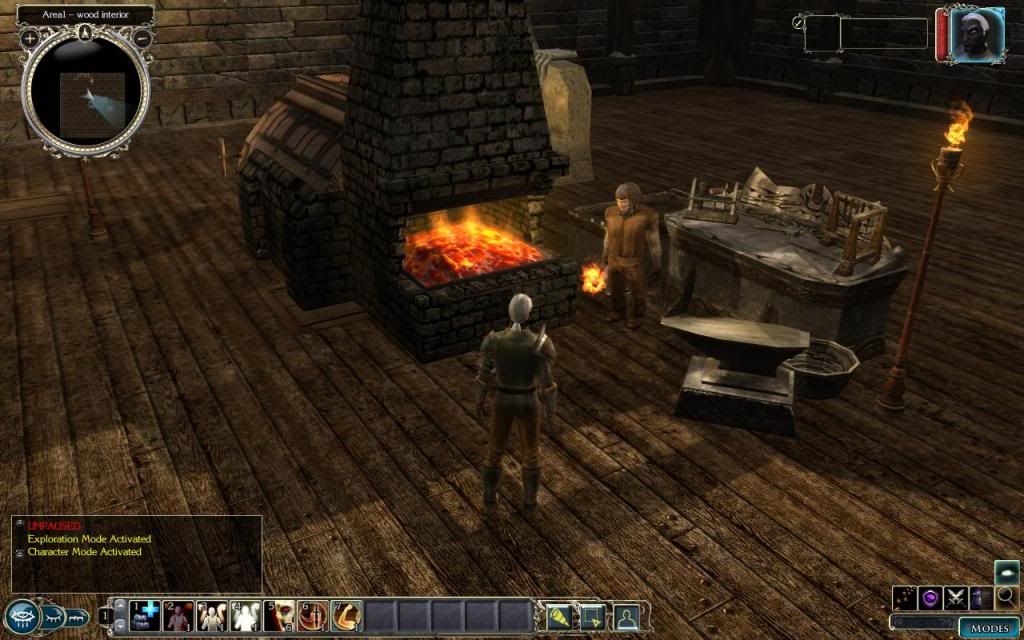Viewport: 1024px width, 640px height.
Task: Open the character silhouette button
Action: (x=627, y=616)
